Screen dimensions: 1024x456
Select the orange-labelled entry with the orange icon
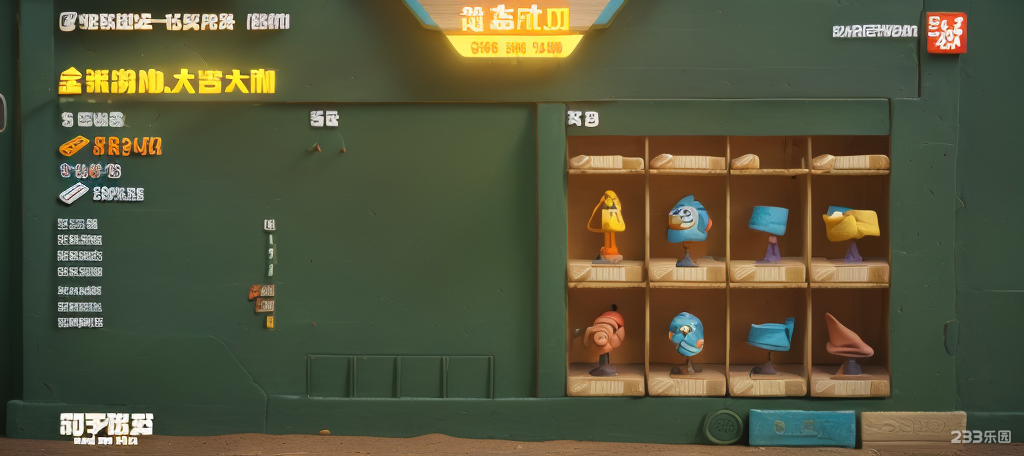coord(110,147)
